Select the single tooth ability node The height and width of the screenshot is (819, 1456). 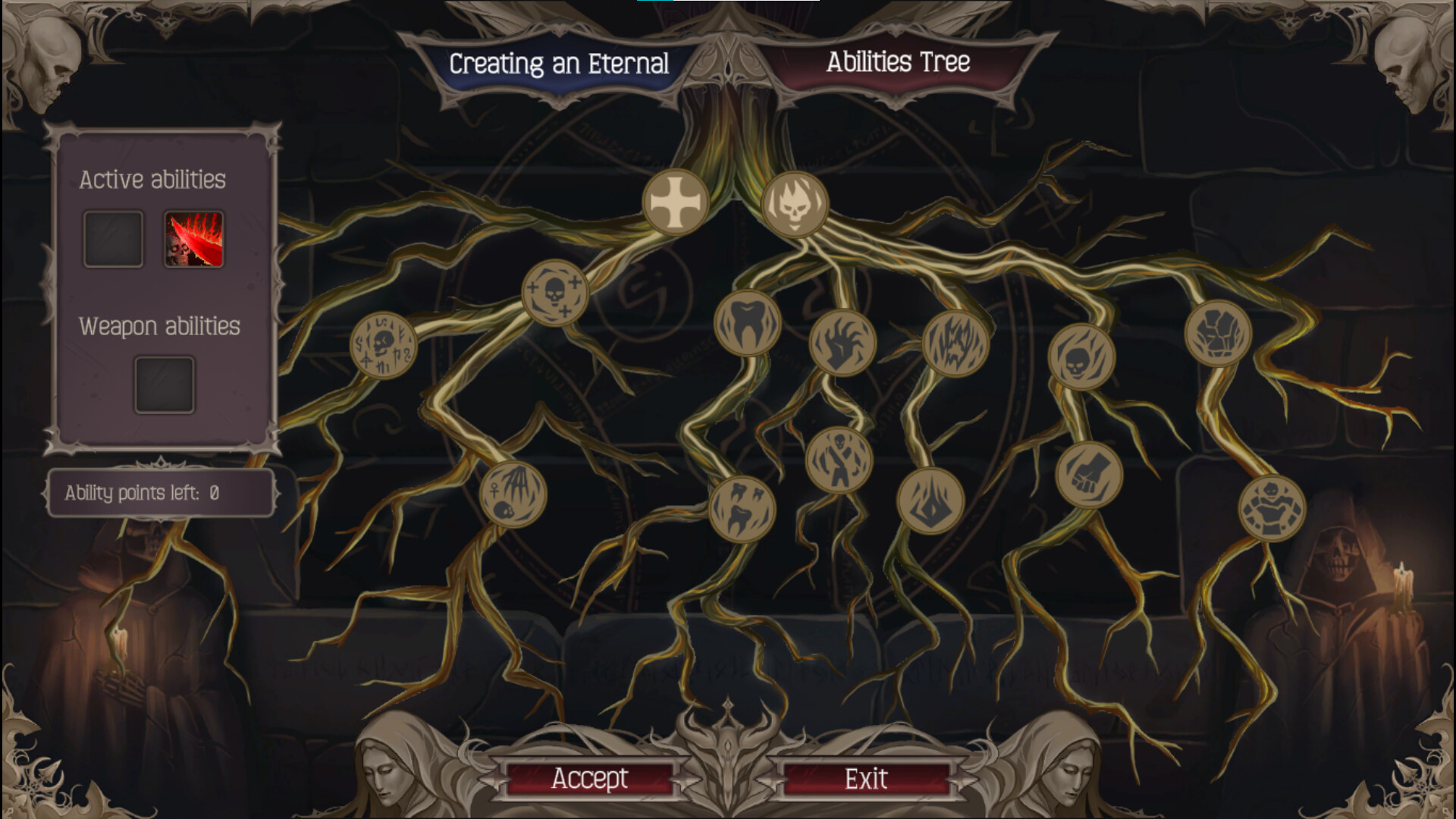pyautogui.click(x=747, y=322)
